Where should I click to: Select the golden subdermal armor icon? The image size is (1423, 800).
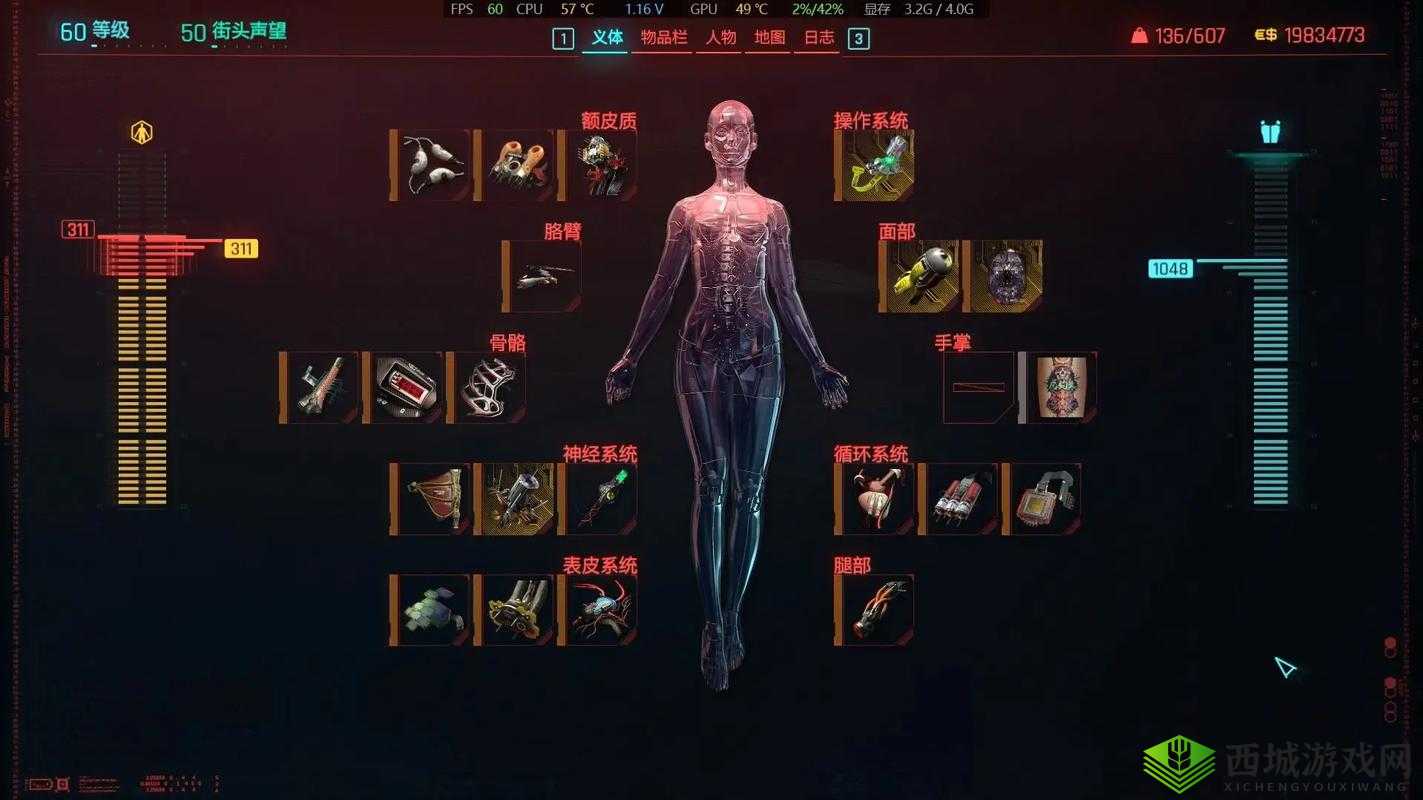(x=512, y=610)
